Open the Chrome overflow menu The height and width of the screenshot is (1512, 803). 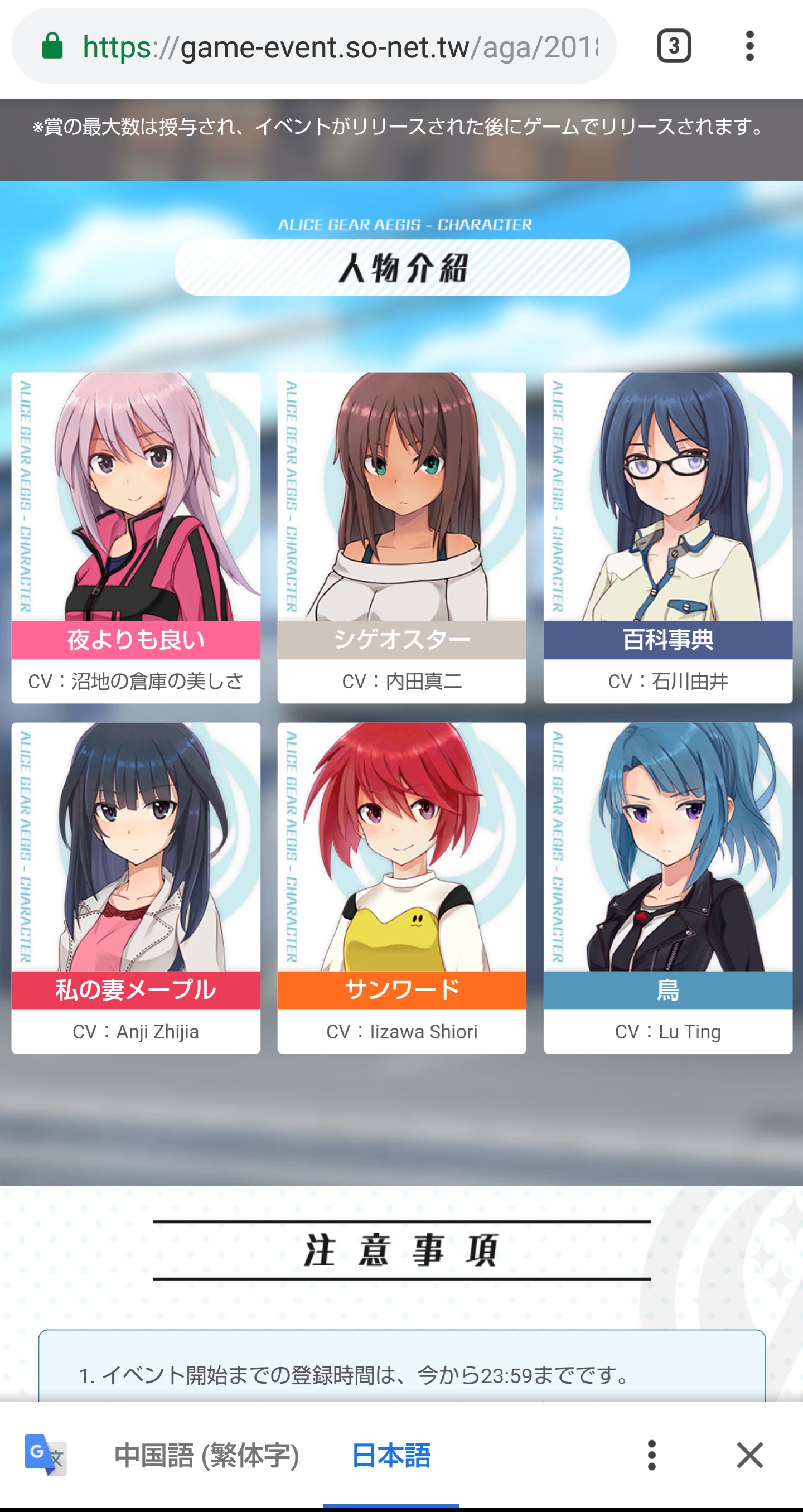pos(749,46)
